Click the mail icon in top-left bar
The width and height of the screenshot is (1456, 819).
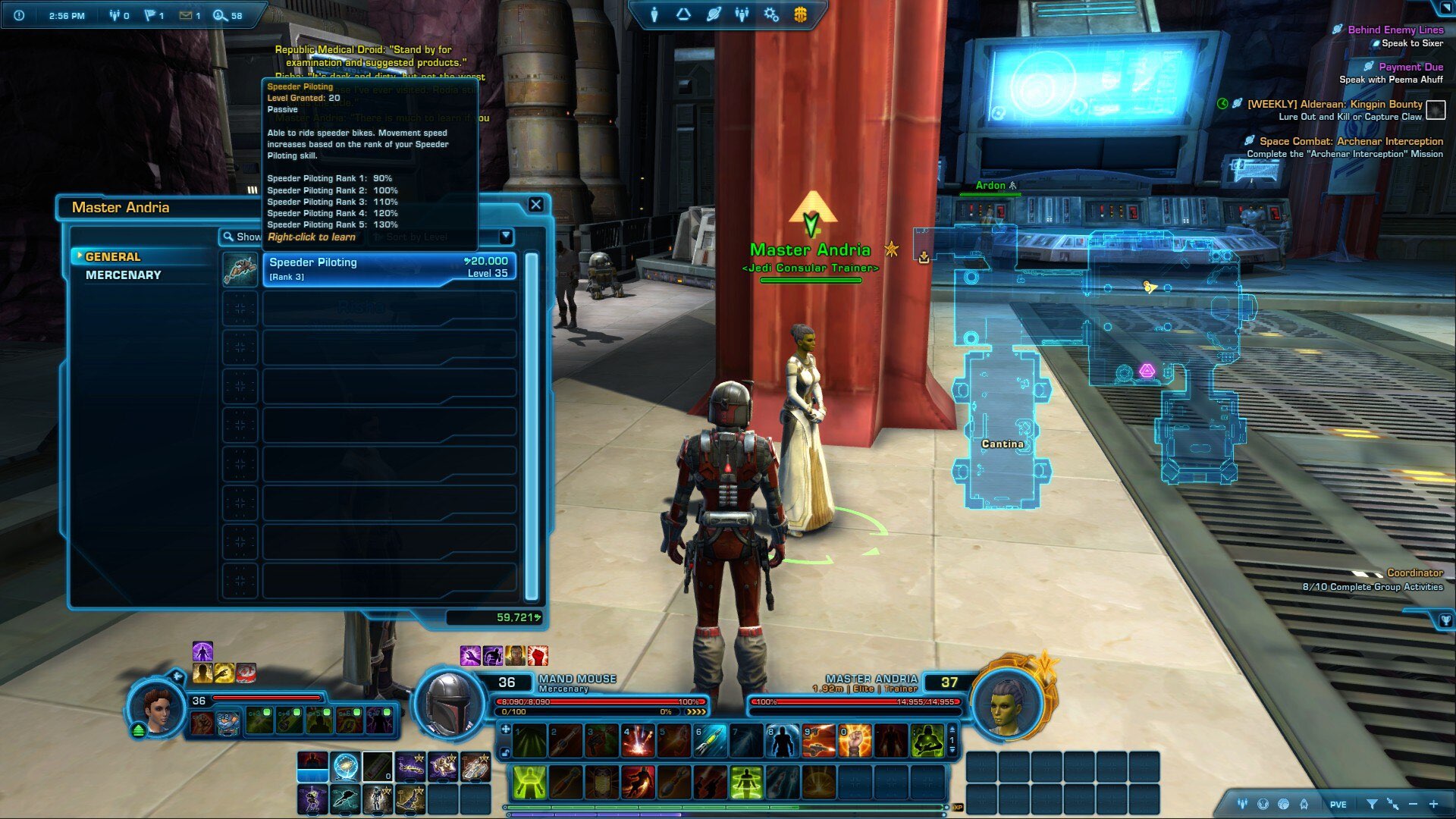186,15
